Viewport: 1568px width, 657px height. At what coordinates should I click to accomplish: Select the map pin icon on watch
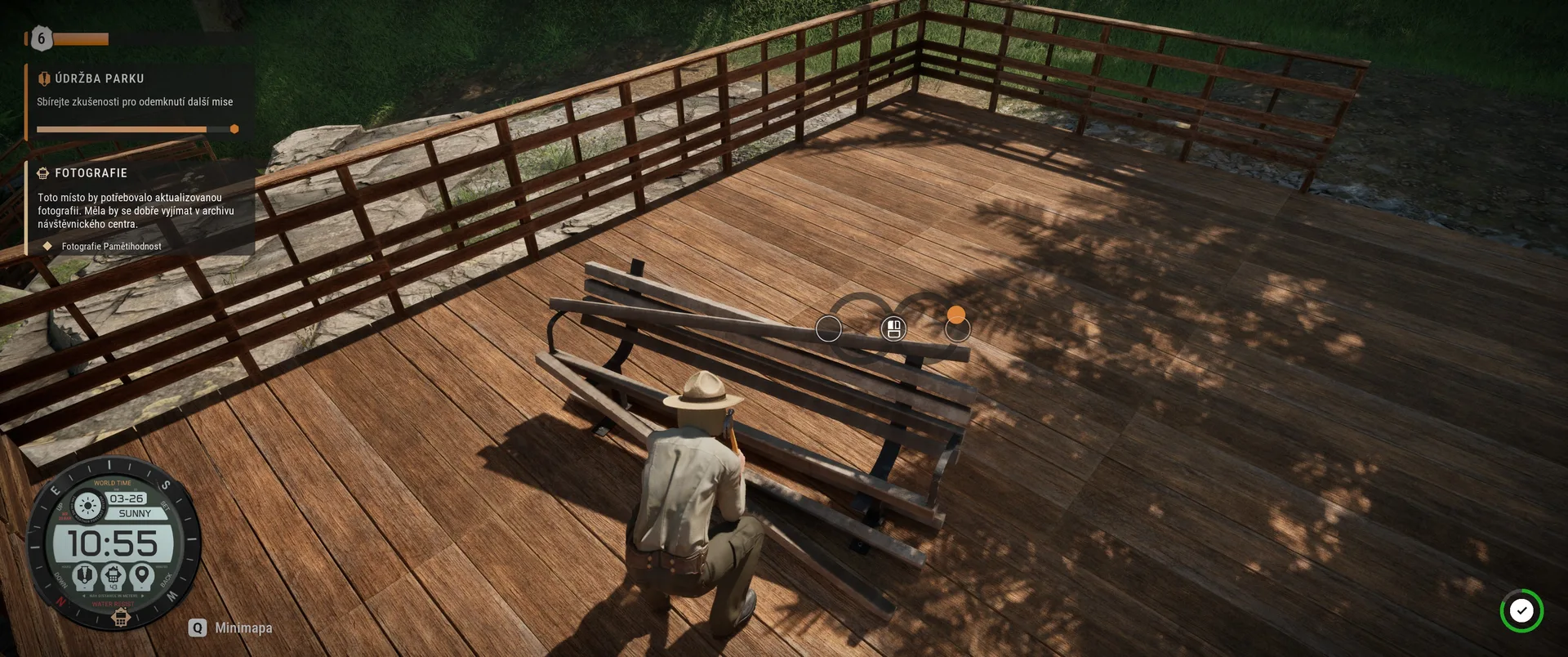pos(142,574)
